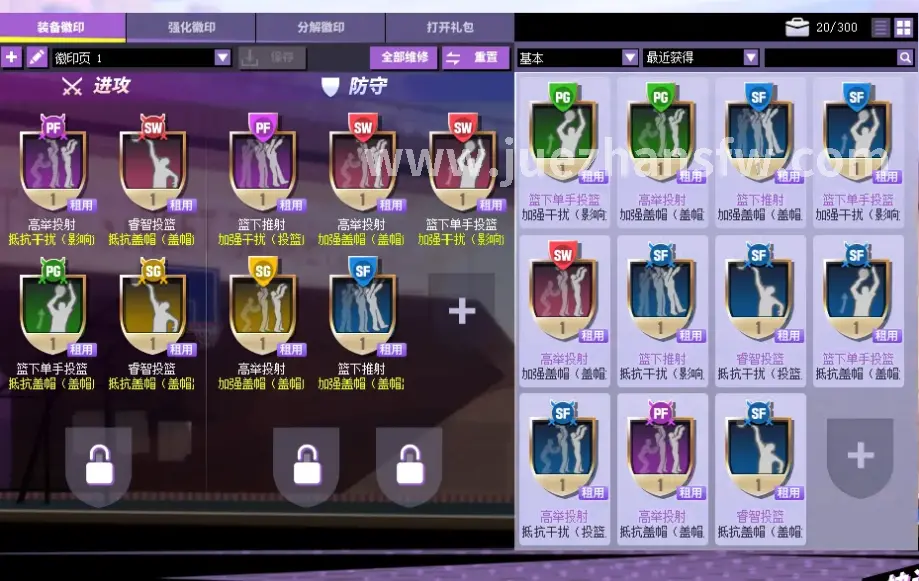Select the 打开礼包 tab
Viewport: 919px width, 581px height.
coord(450,28)
